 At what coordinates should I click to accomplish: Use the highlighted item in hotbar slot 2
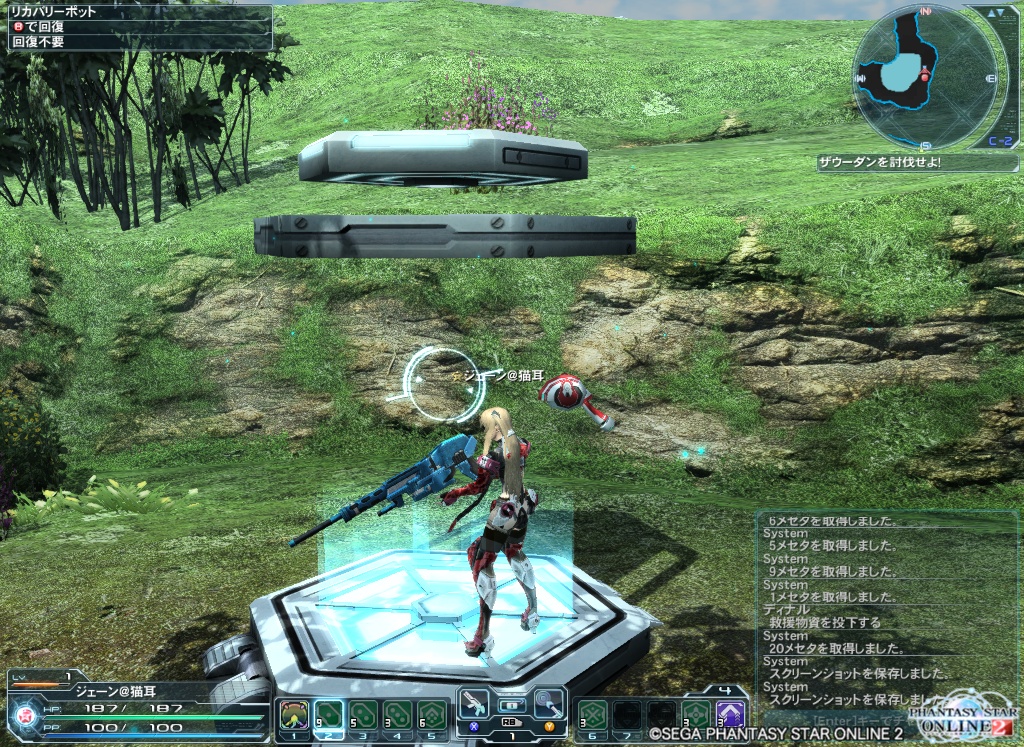[x=328, y=715]
